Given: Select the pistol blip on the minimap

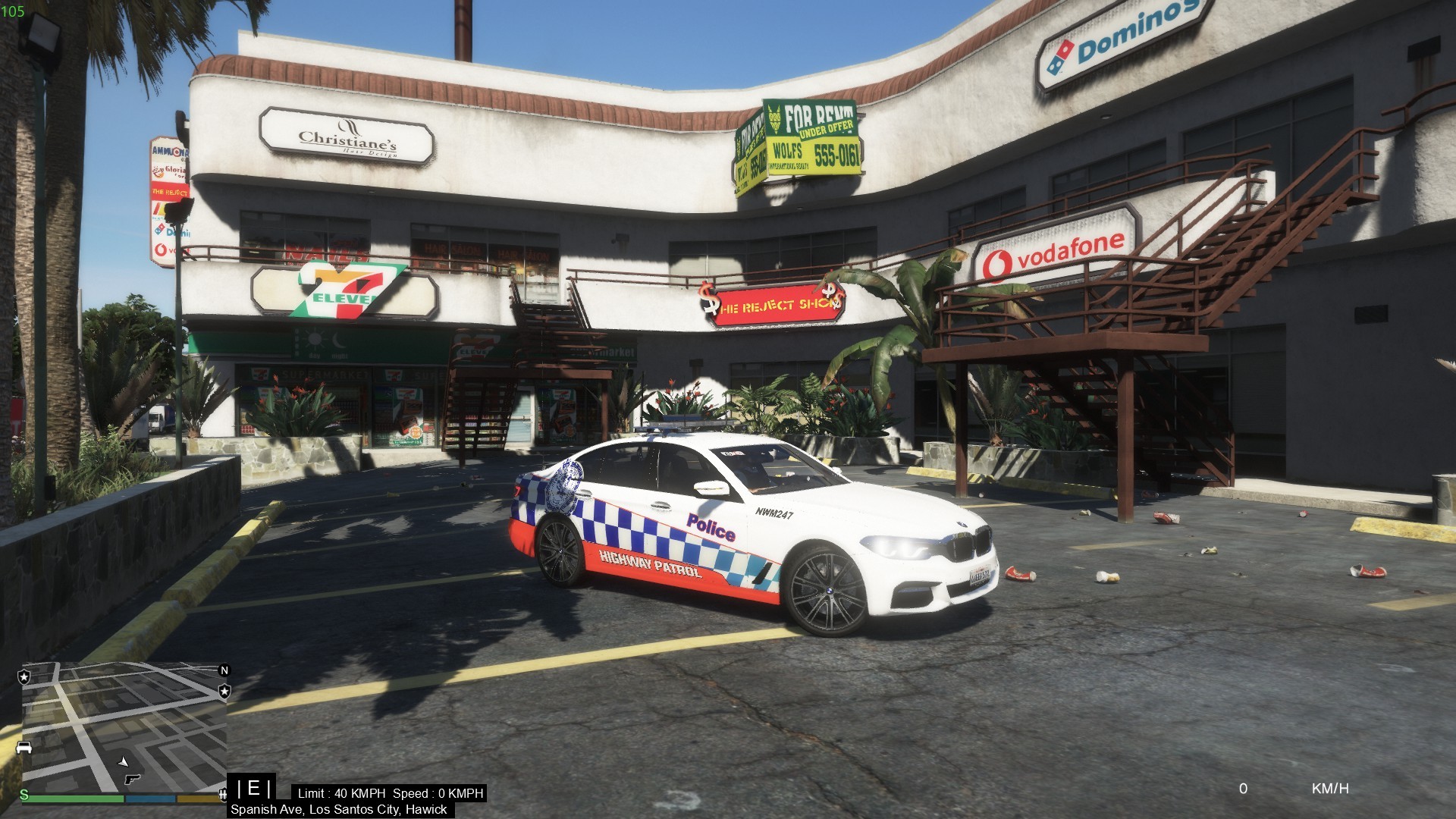Looking at the screenshot, I should [x=132, y=779].
